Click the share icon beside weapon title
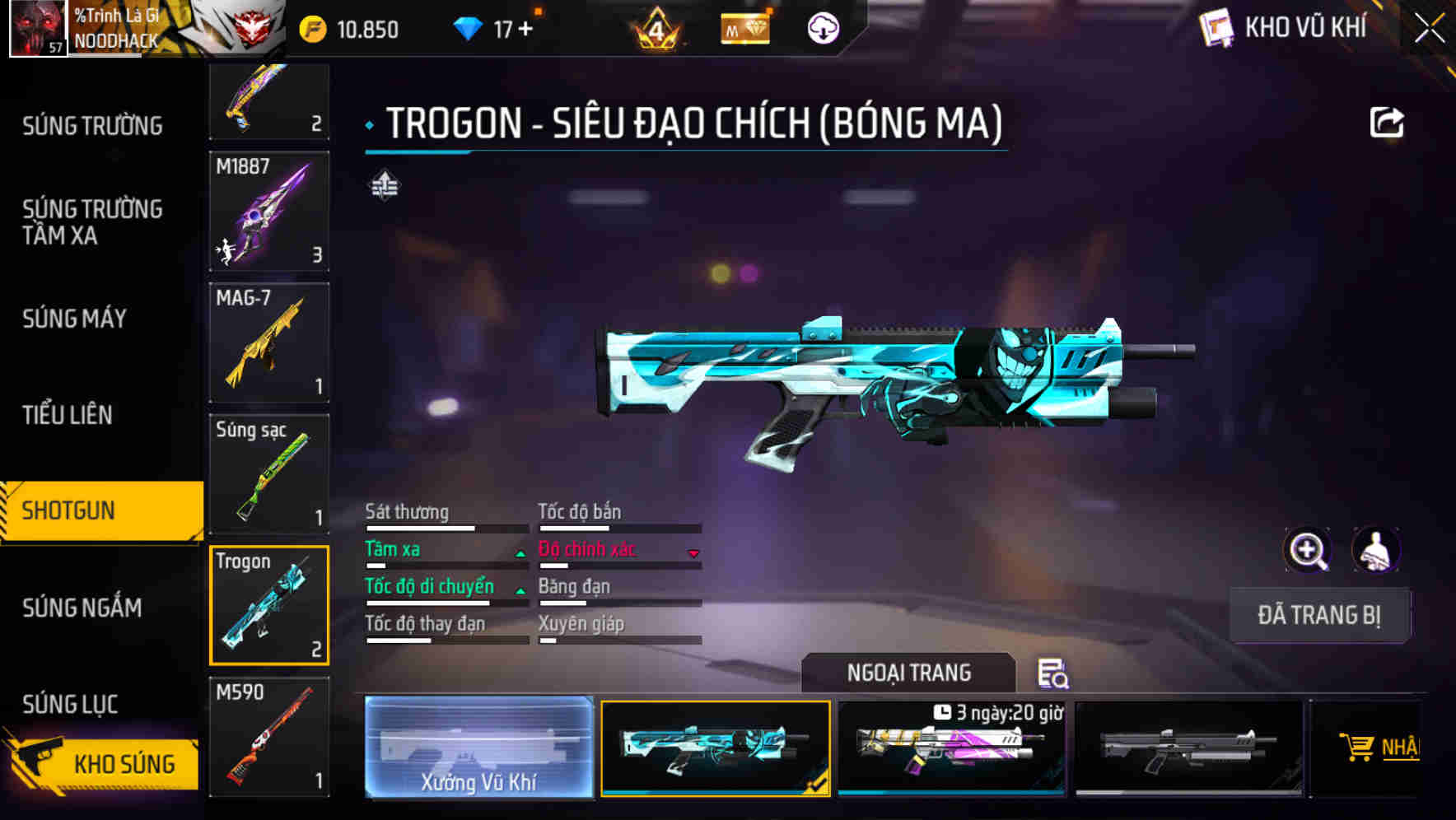1456x820 pixels. pyautogui.click(x=1386, y=123)
